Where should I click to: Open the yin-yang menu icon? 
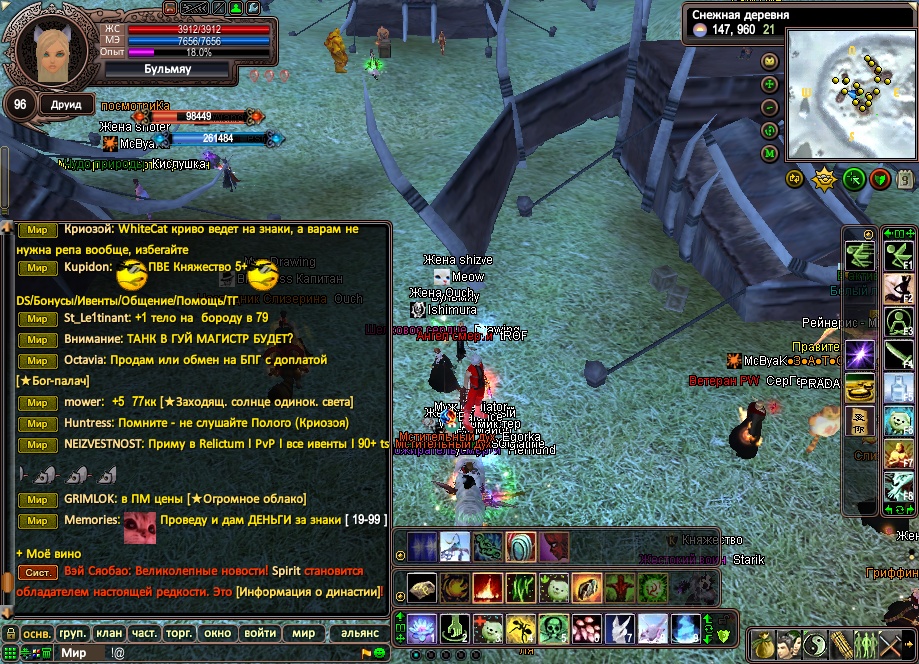[x=817, y=643]
